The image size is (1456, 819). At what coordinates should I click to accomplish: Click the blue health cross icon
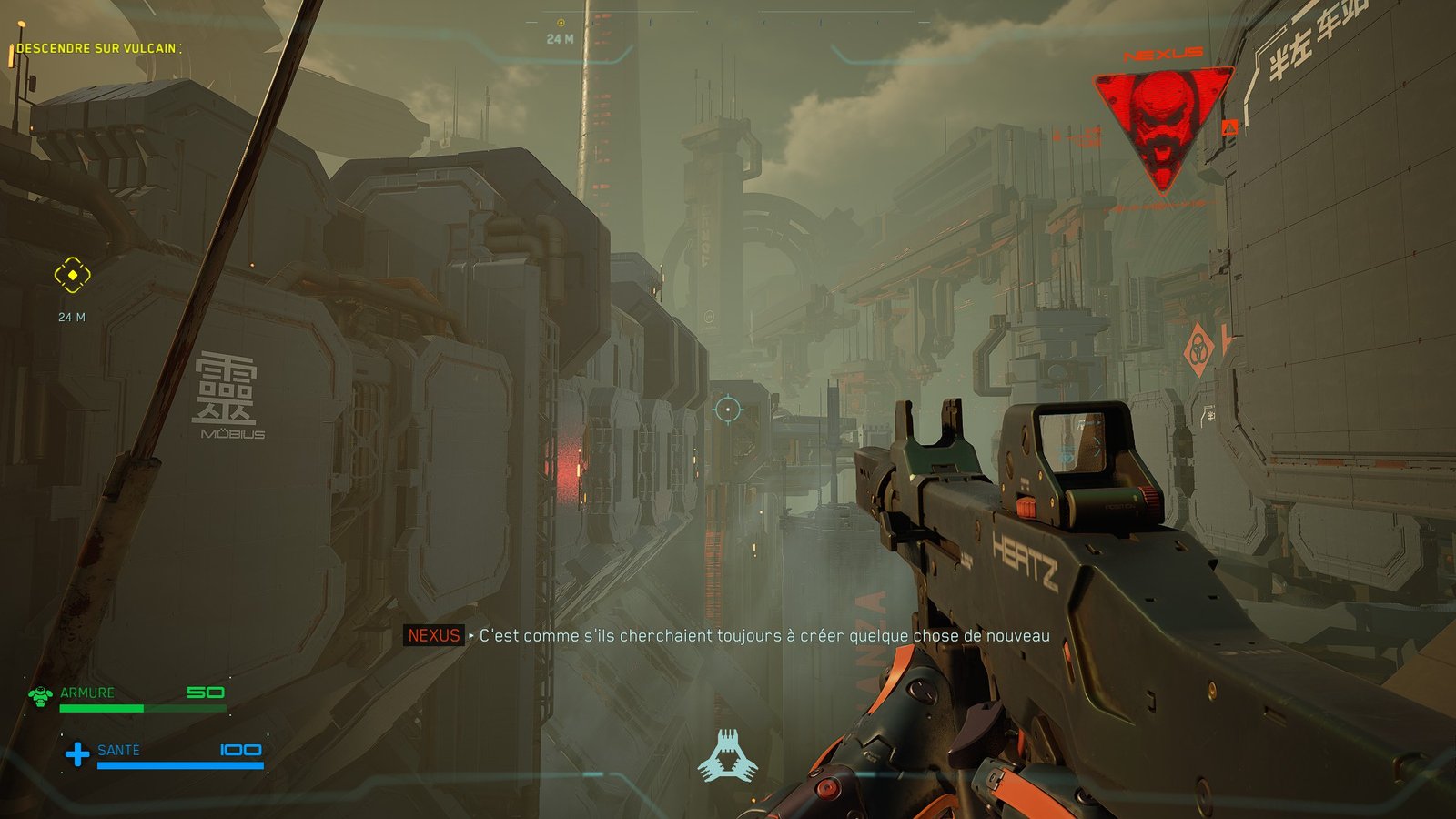tap(77, 753)
